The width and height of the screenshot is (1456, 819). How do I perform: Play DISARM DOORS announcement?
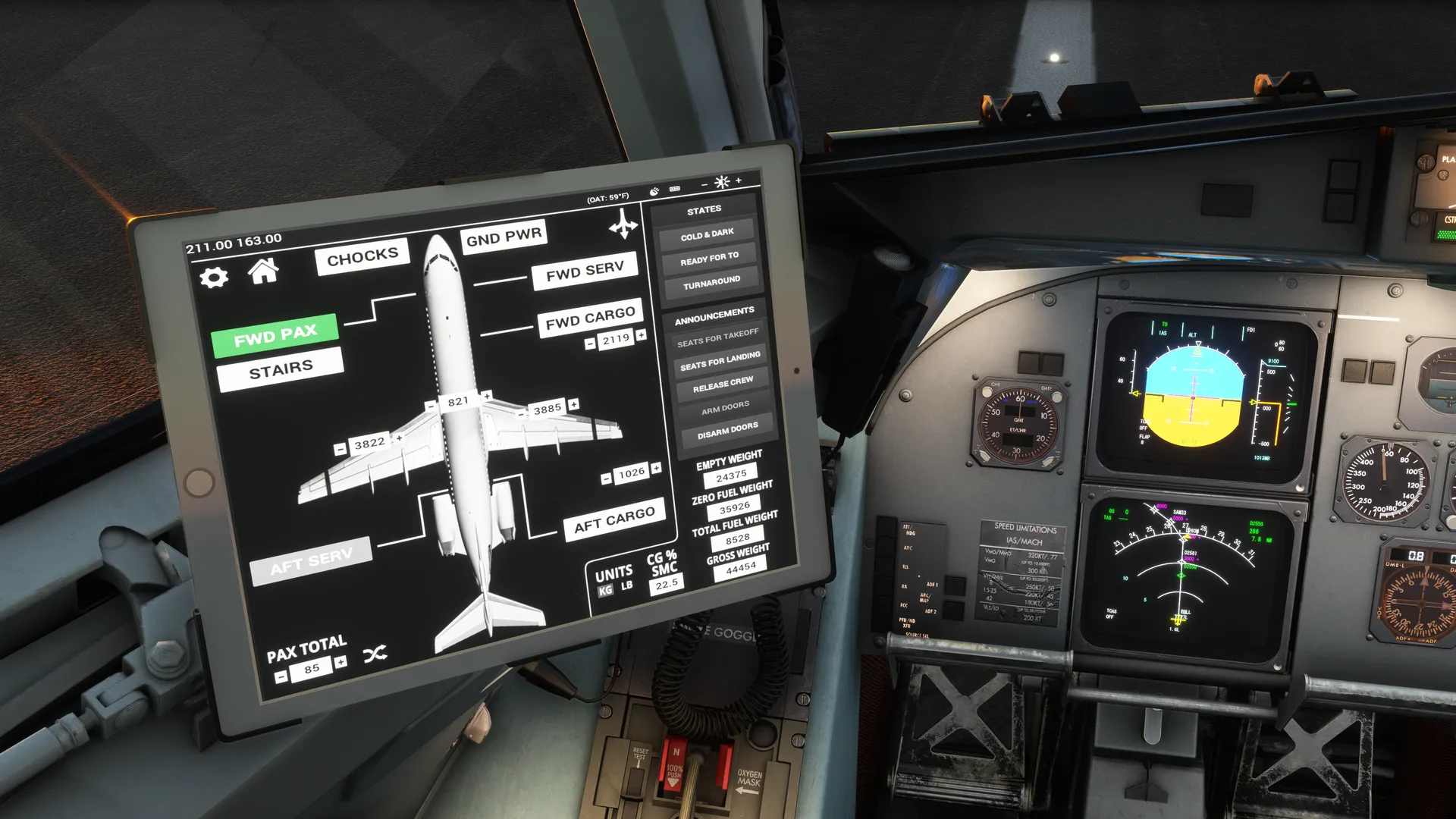[727, 431]
